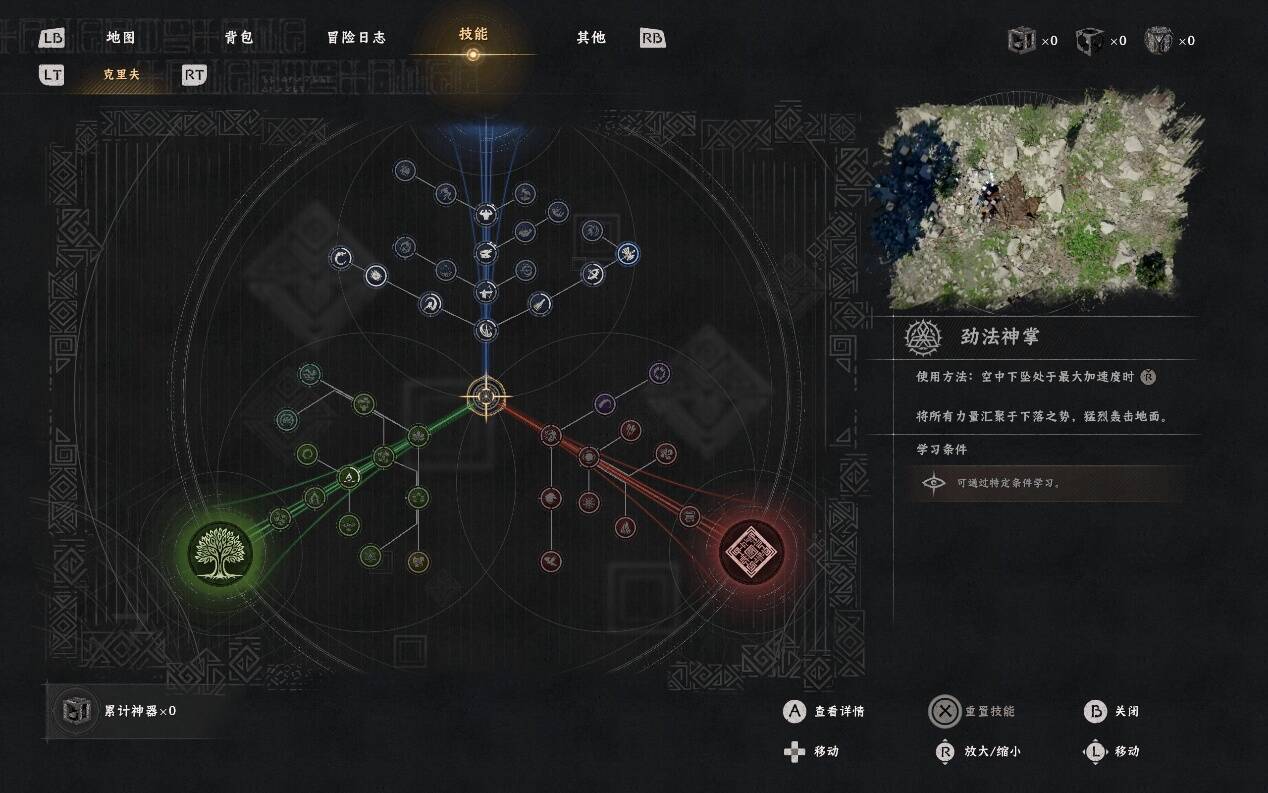Click the golden center node of skill tree
1268x793 pixels.
pos(486,396)
